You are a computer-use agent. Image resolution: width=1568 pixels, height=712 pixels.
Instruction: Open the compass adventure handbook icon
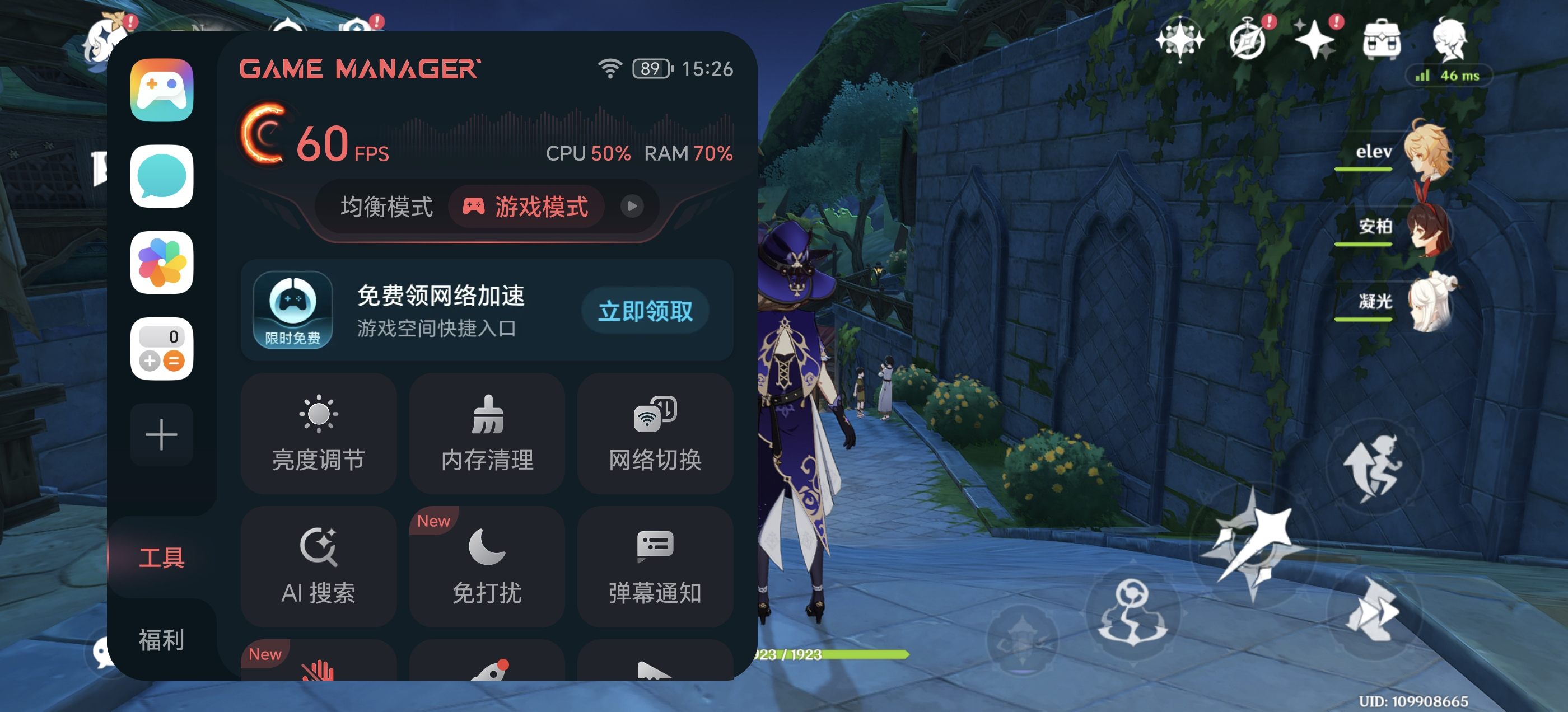click(x=1247, y=40)
